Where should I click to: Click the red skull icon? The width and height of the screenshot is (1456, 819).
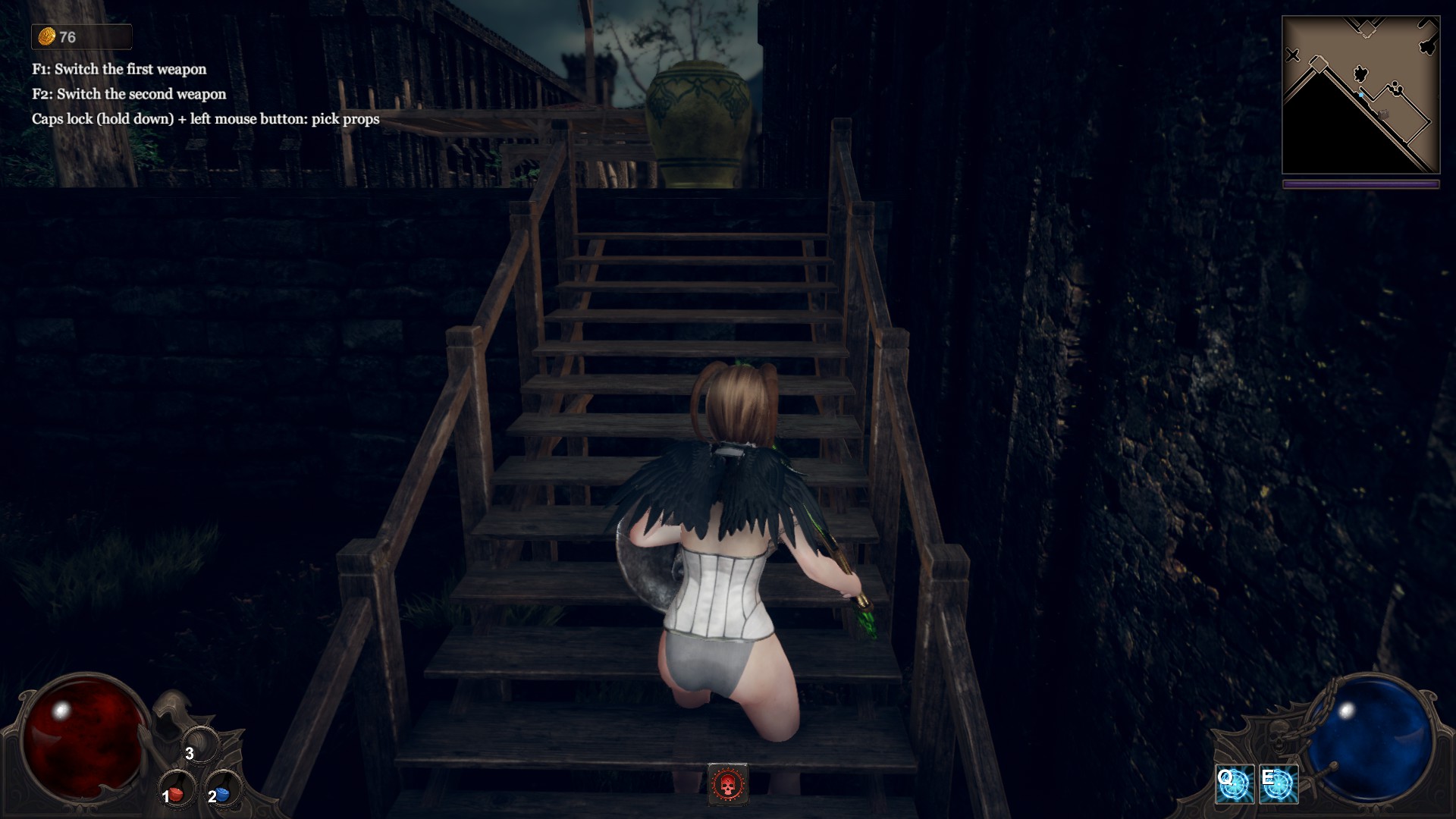click(x=728, y=783)
